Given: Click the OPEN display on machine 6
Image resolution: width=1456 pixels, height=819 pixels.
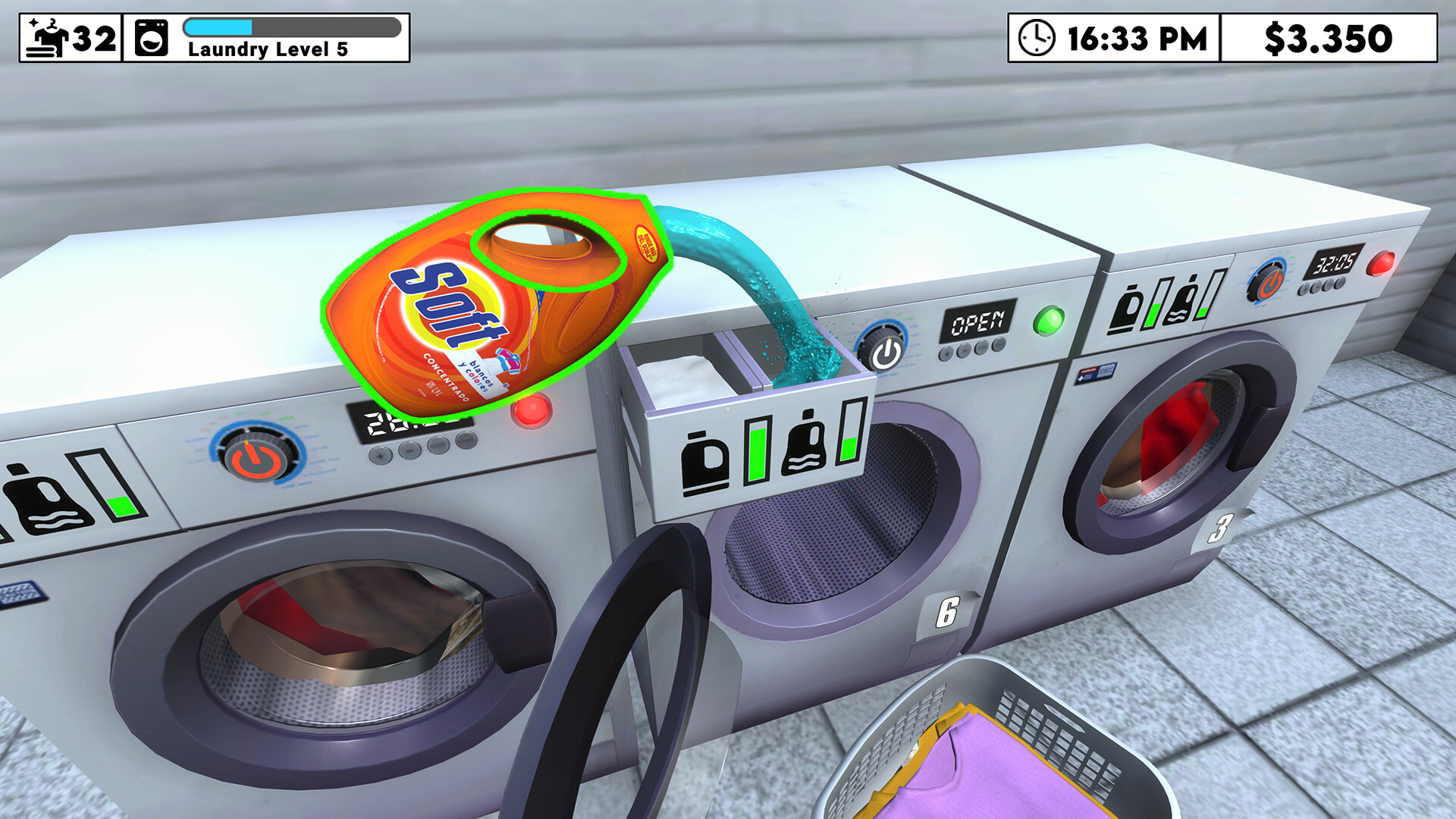Looking at the screenshot, I should (978, 322).
